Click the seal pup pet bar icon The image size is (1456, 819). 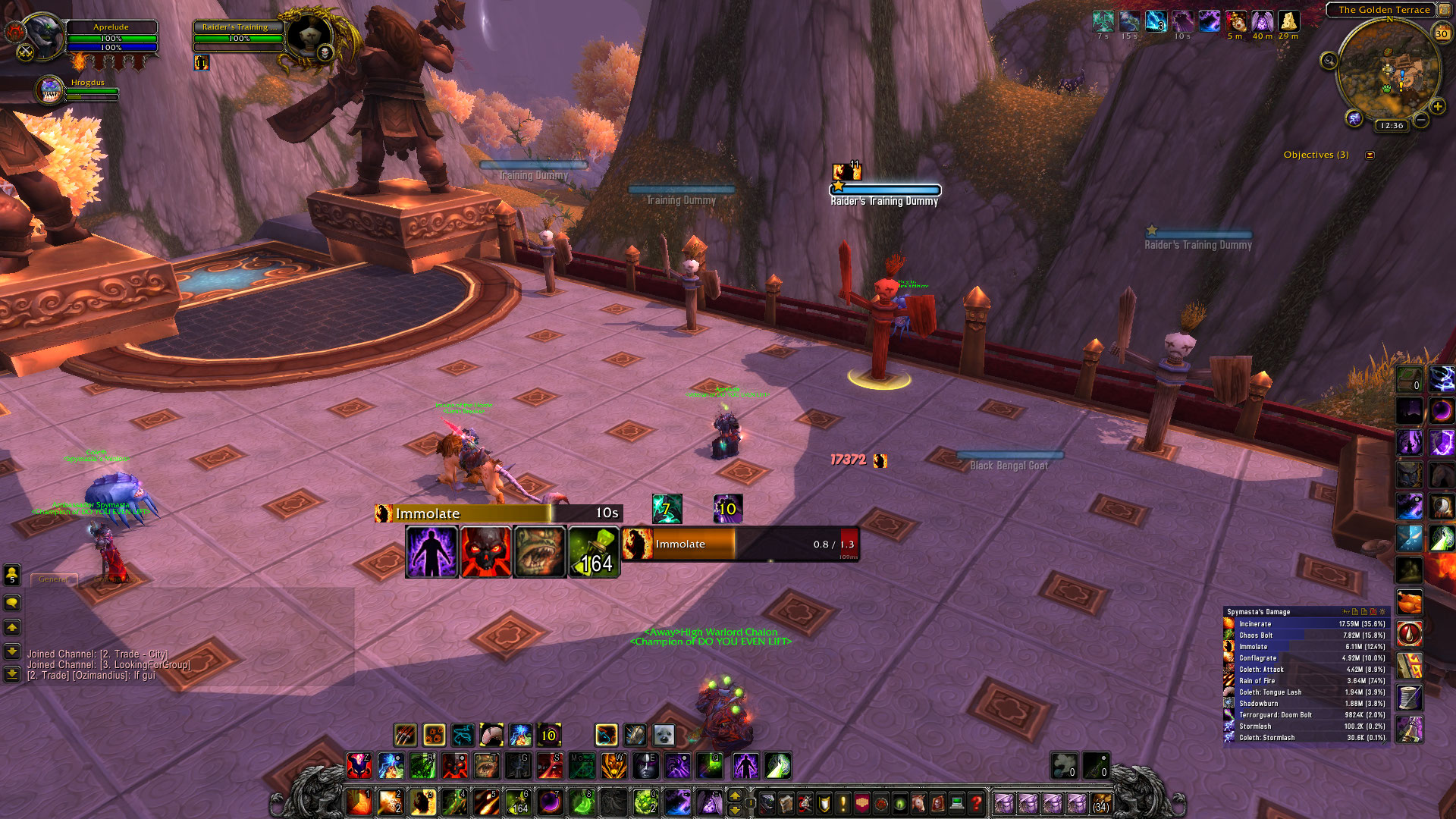coord(664,735)
